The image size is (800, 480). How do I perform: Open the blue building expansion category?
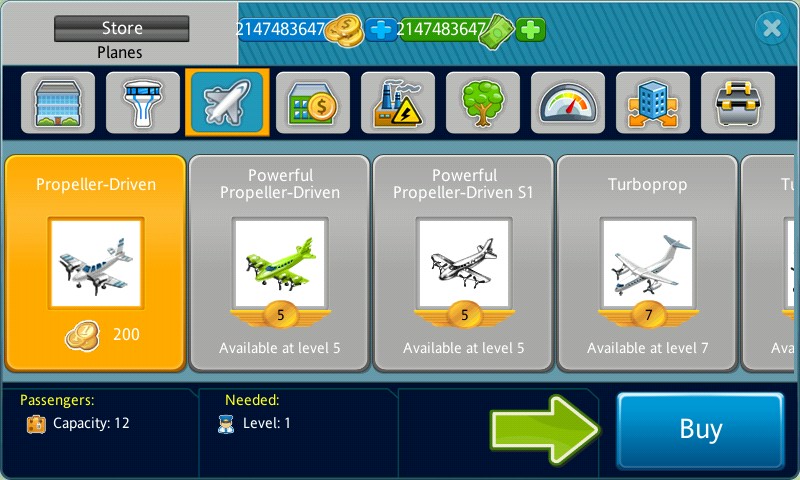(x=653, y=103)
